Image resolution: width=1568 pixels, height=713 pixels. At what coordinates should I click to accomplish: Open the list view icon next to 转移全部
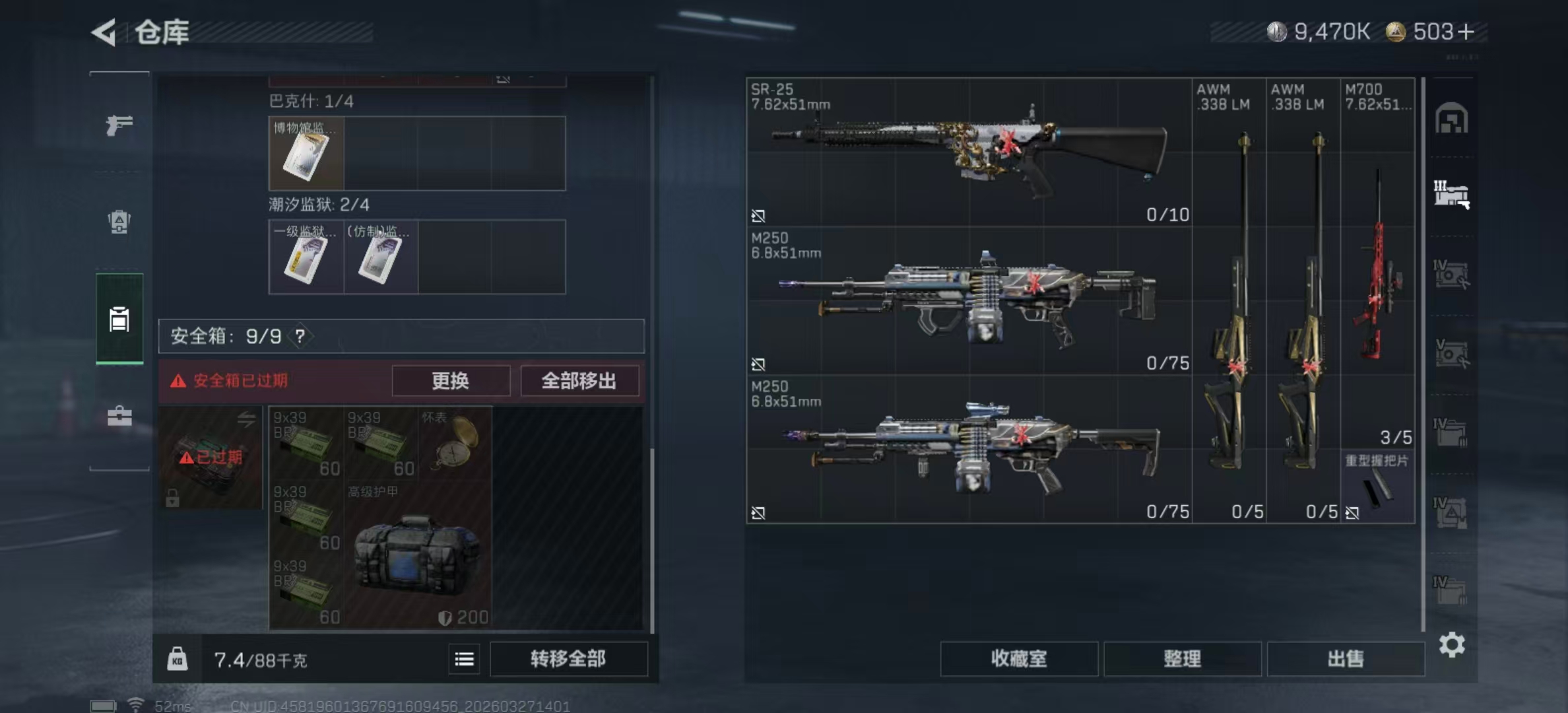pyautogui.click(x=464, y=659)
